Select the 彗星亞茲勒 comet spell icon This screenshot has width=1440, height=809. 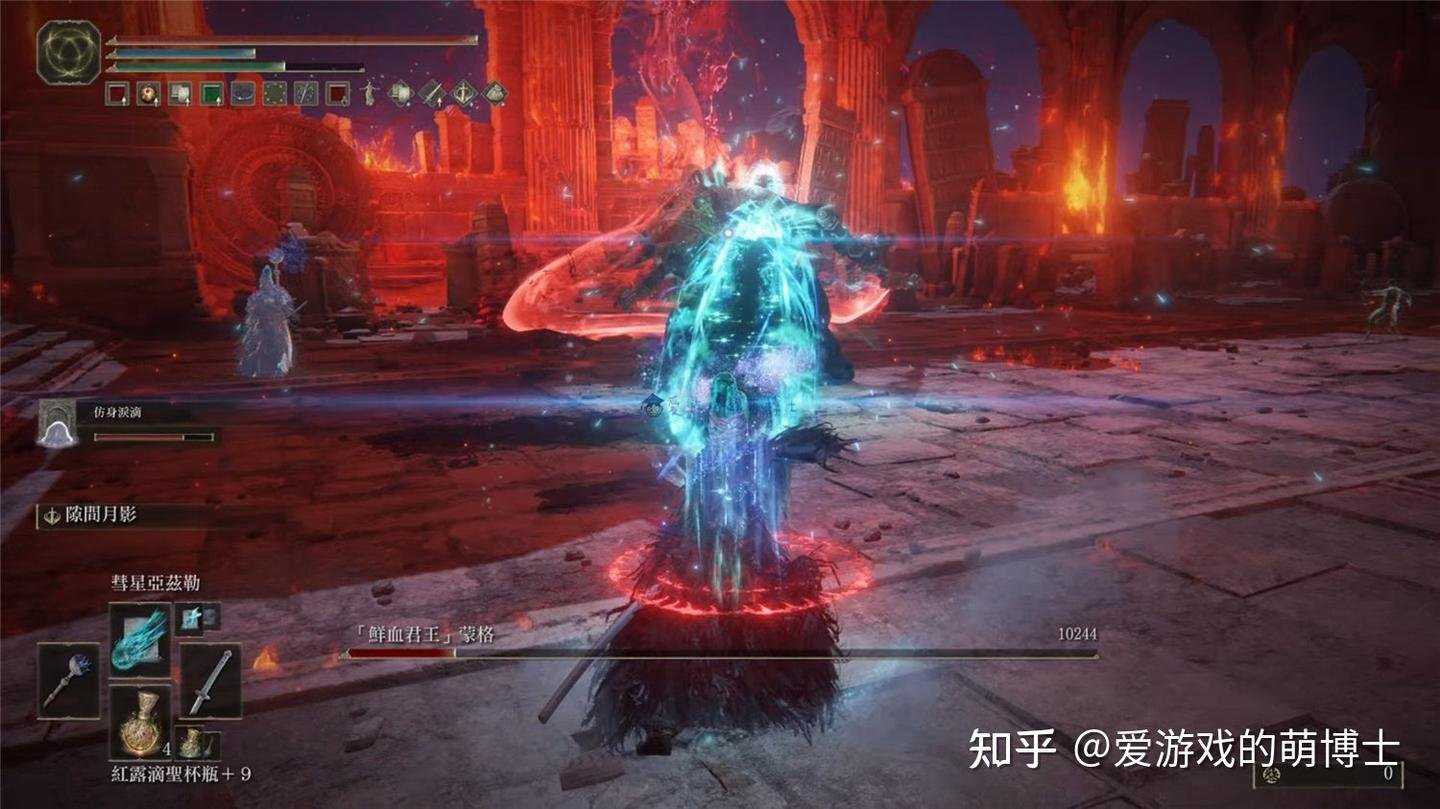pyautogui.click(x=138, y=642)
